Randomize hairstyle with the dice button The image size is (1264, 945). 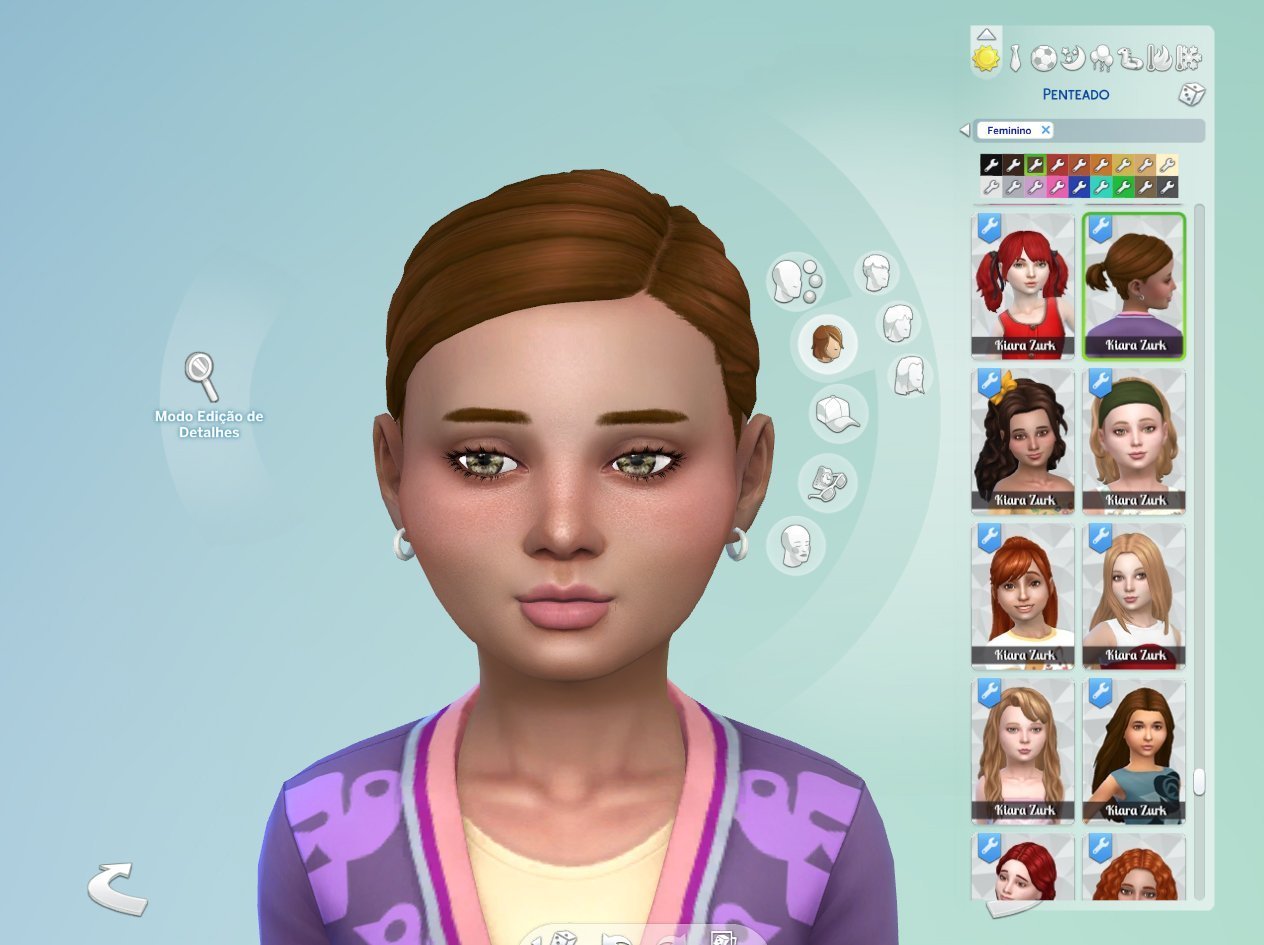pyautogui.click(x=1191, y=95)
